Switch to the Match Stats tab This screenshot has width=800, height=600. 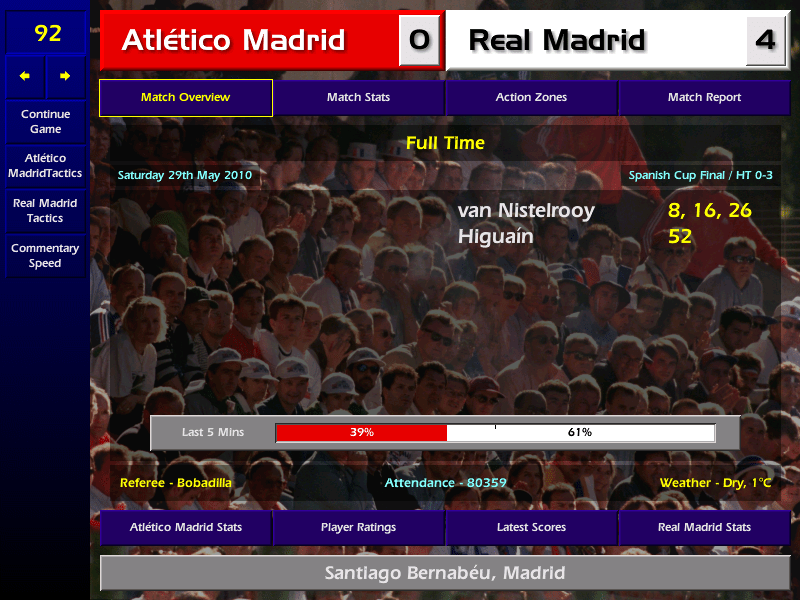(x=358, y=98)
